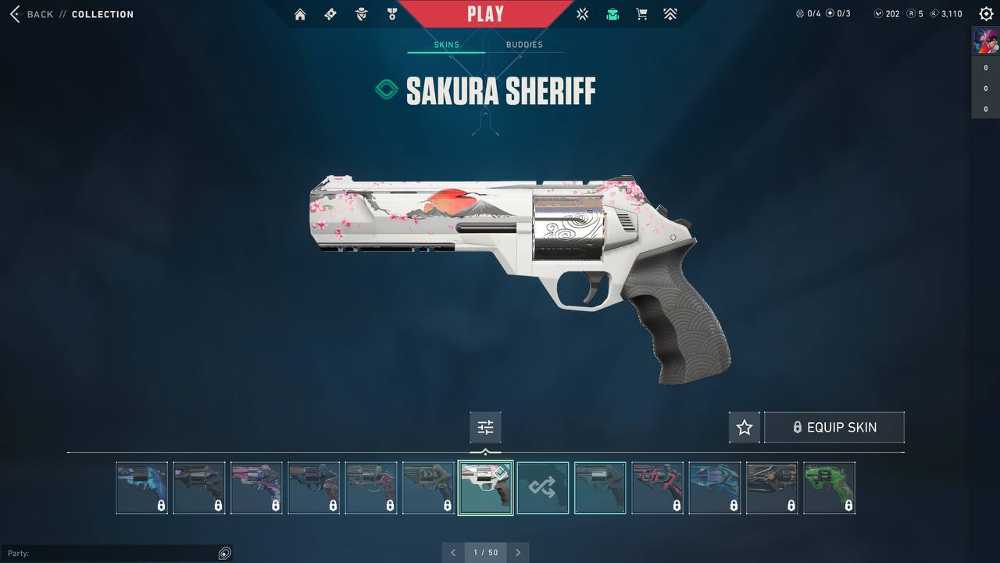Image resolution: width=1000 pixels, height=563 pixels.
Task: Favorite this skin with the star button
Action: click(x=744, y=427)
